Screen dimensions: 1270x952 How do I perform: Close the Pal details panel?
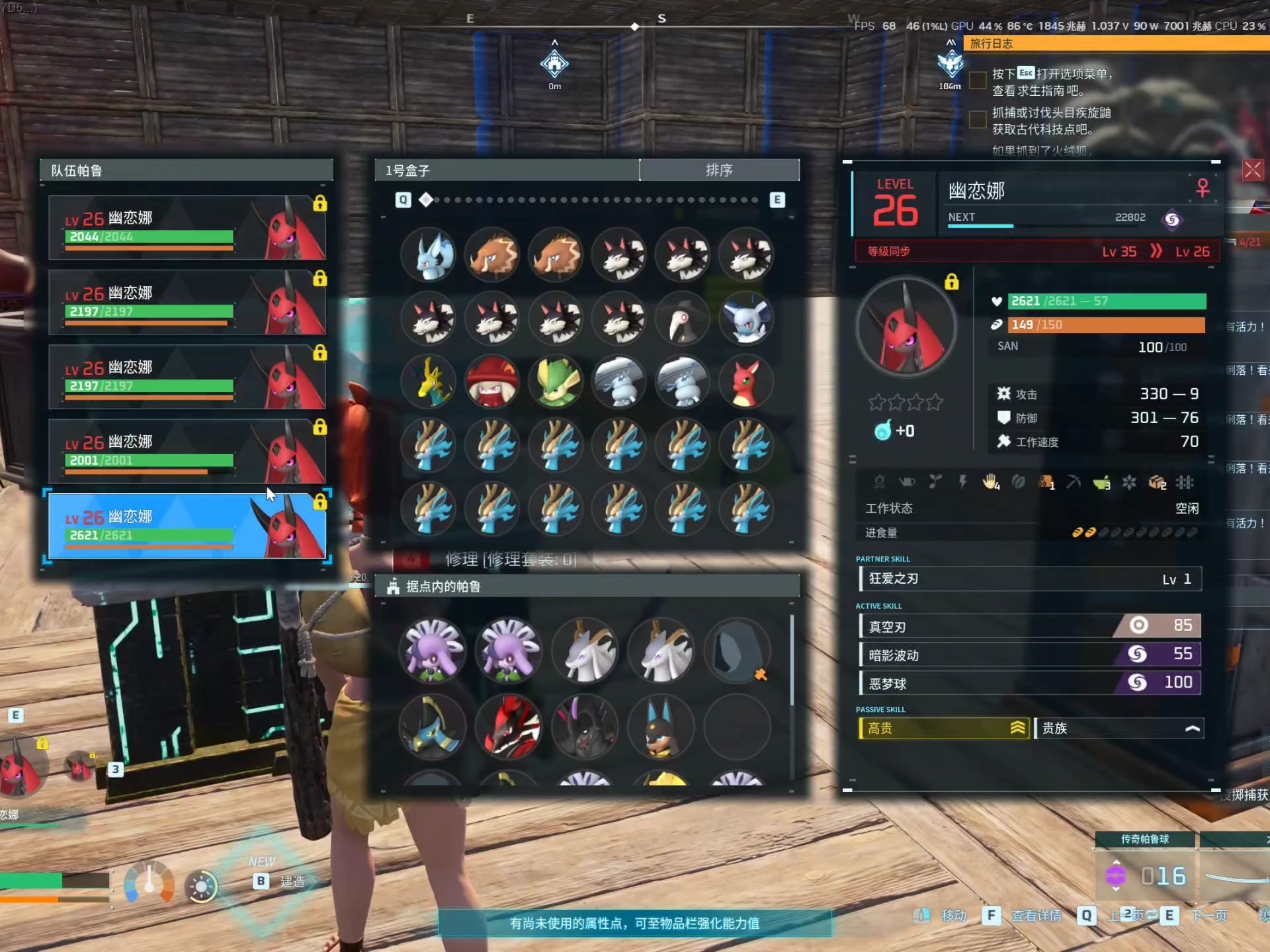click(x=1252, y=171)
